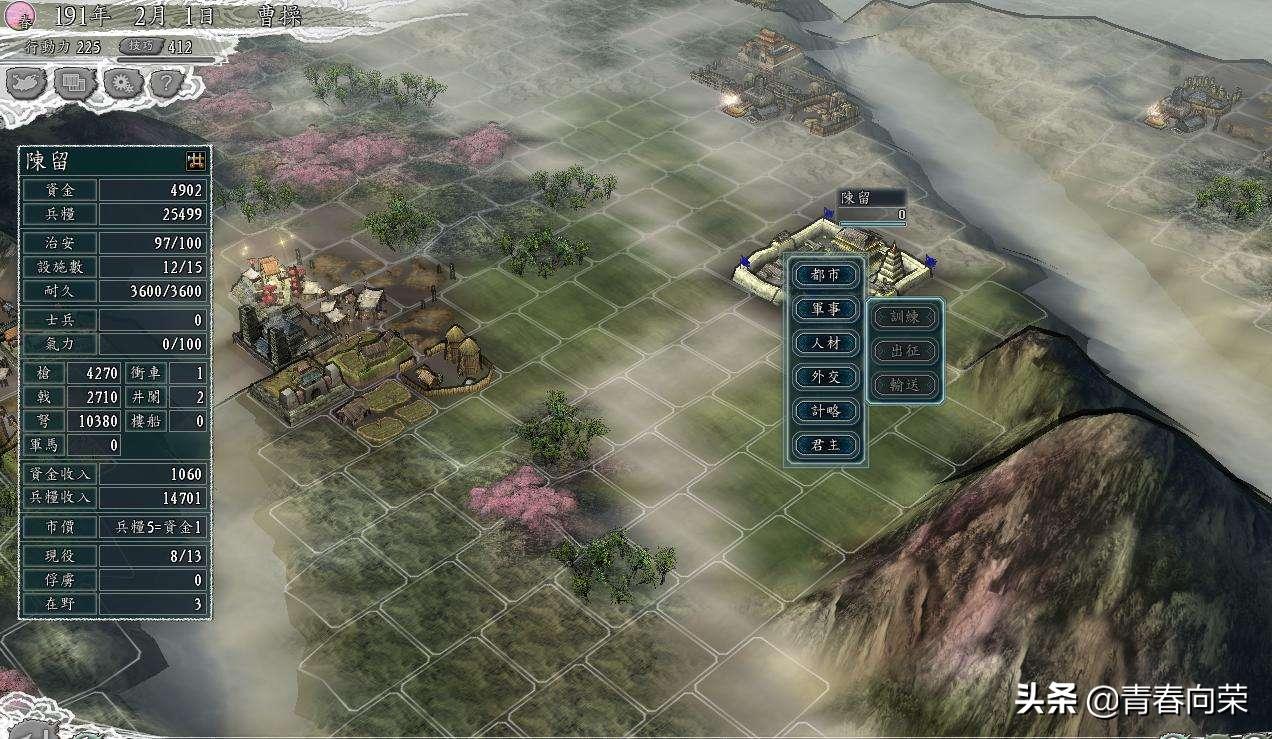Select the 軍事 military menu entry
The image size is (1272, 739).
(x=826, y=309)
